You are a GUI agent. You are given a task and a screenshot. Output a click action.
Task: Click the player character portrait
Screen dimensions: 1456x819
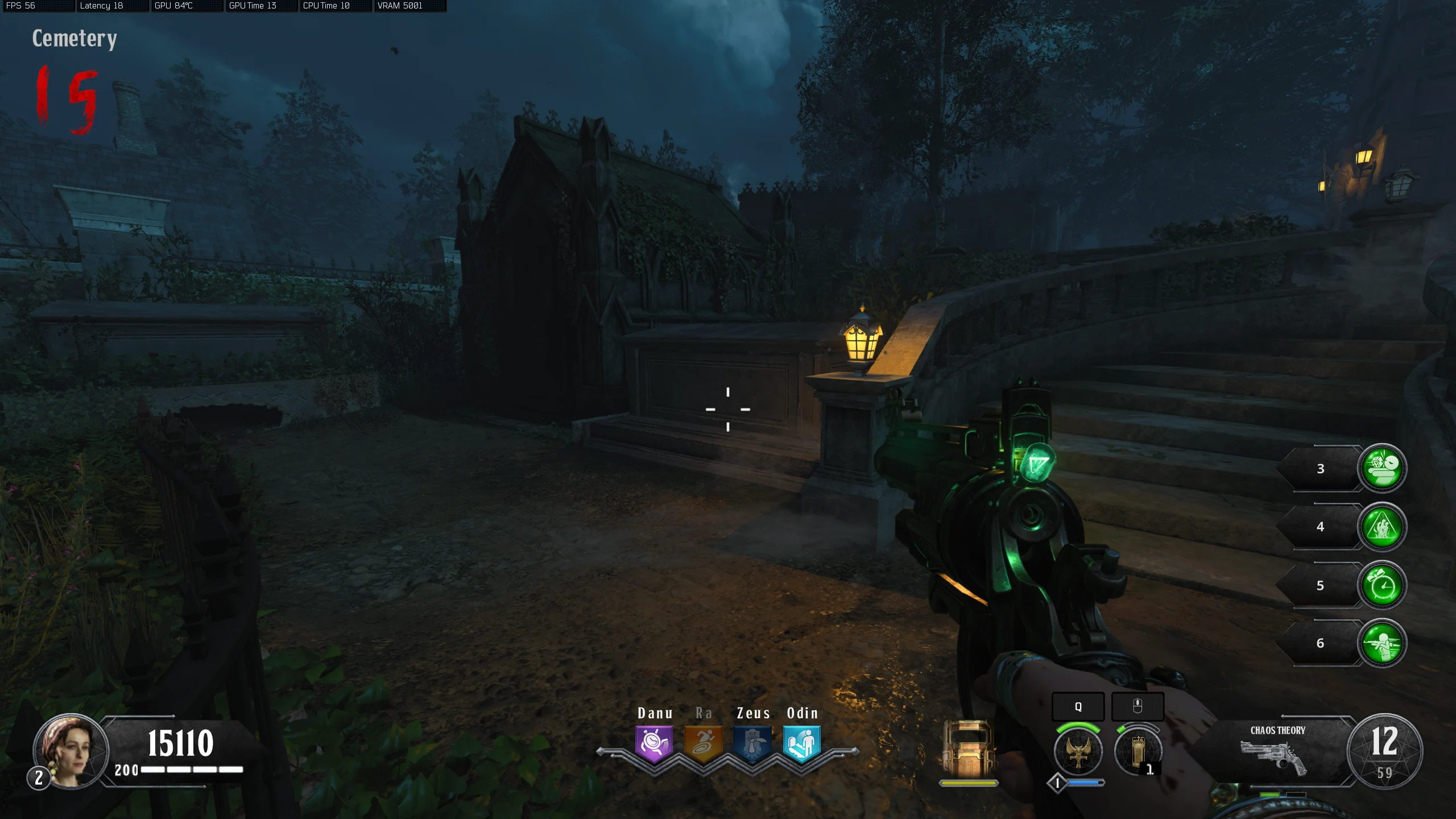tap(71, 751)
